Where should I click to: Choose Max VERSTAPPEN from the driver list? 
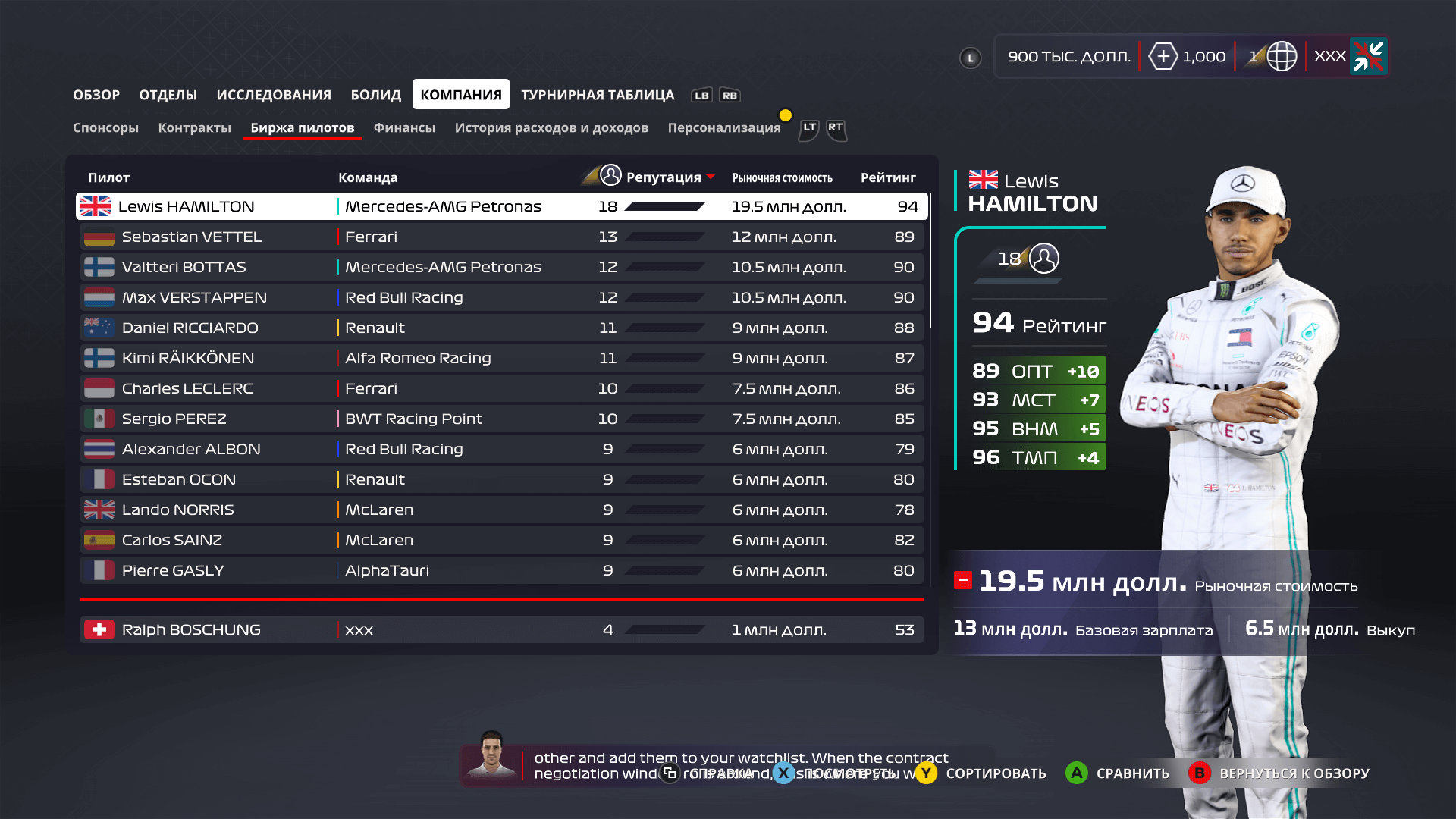tap(500, 297)
